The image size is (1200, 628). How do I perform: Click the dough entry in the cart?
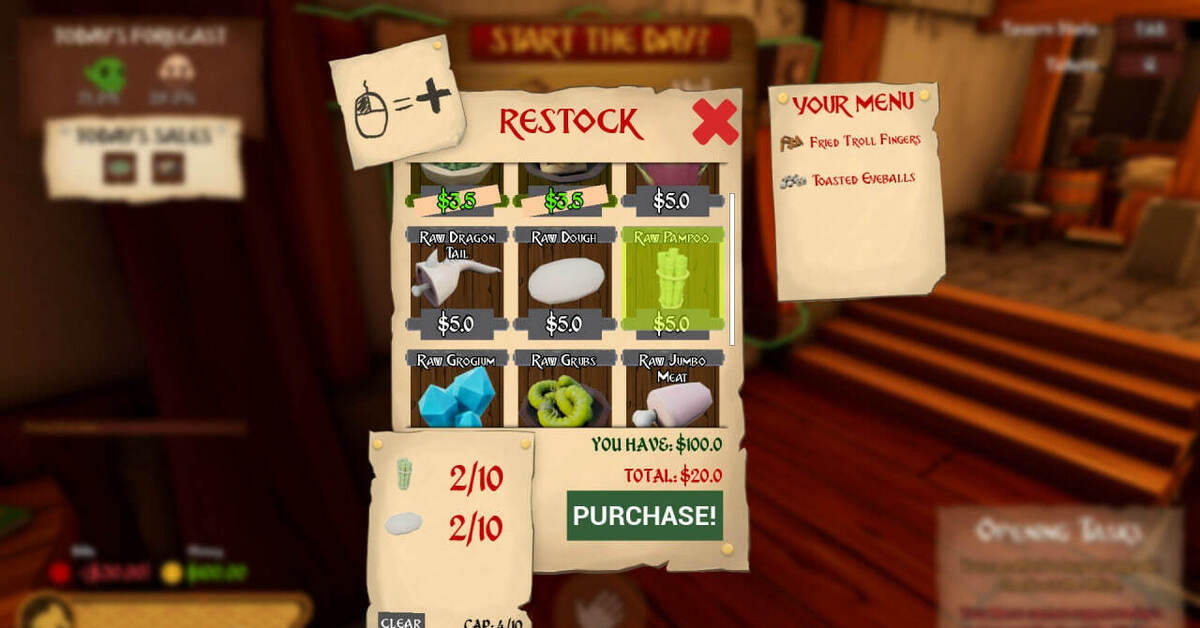pos(405,524)
